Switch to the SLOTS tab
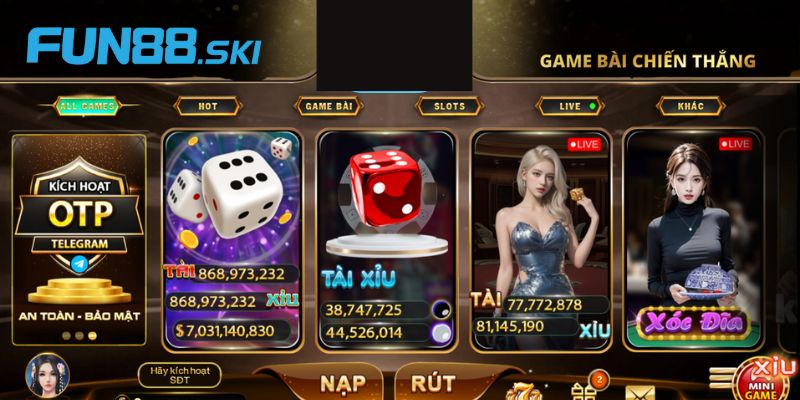Screen dimensions: 800x400 click(449, 106)
